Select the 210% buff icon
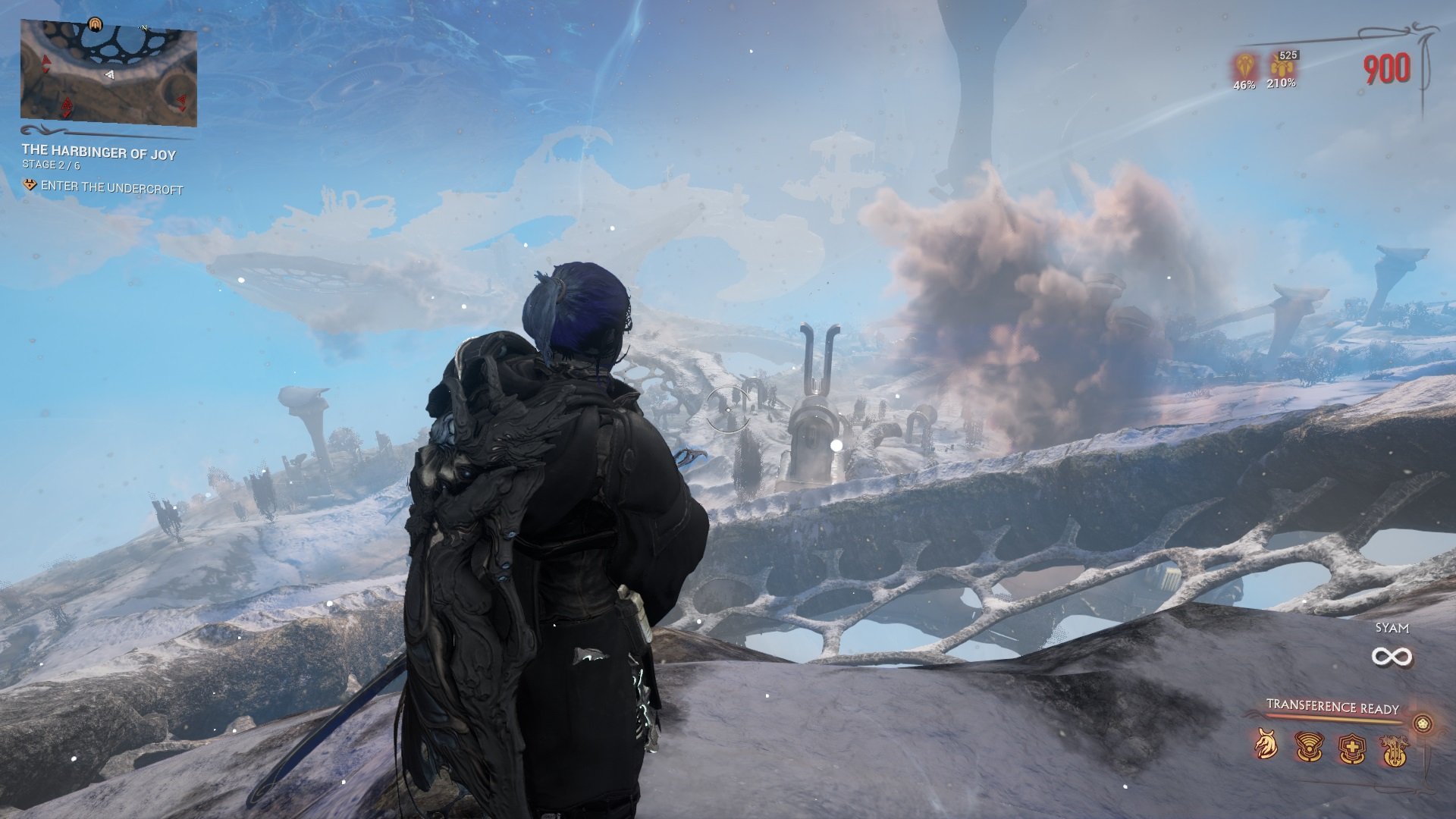 tap(1280, 65)
